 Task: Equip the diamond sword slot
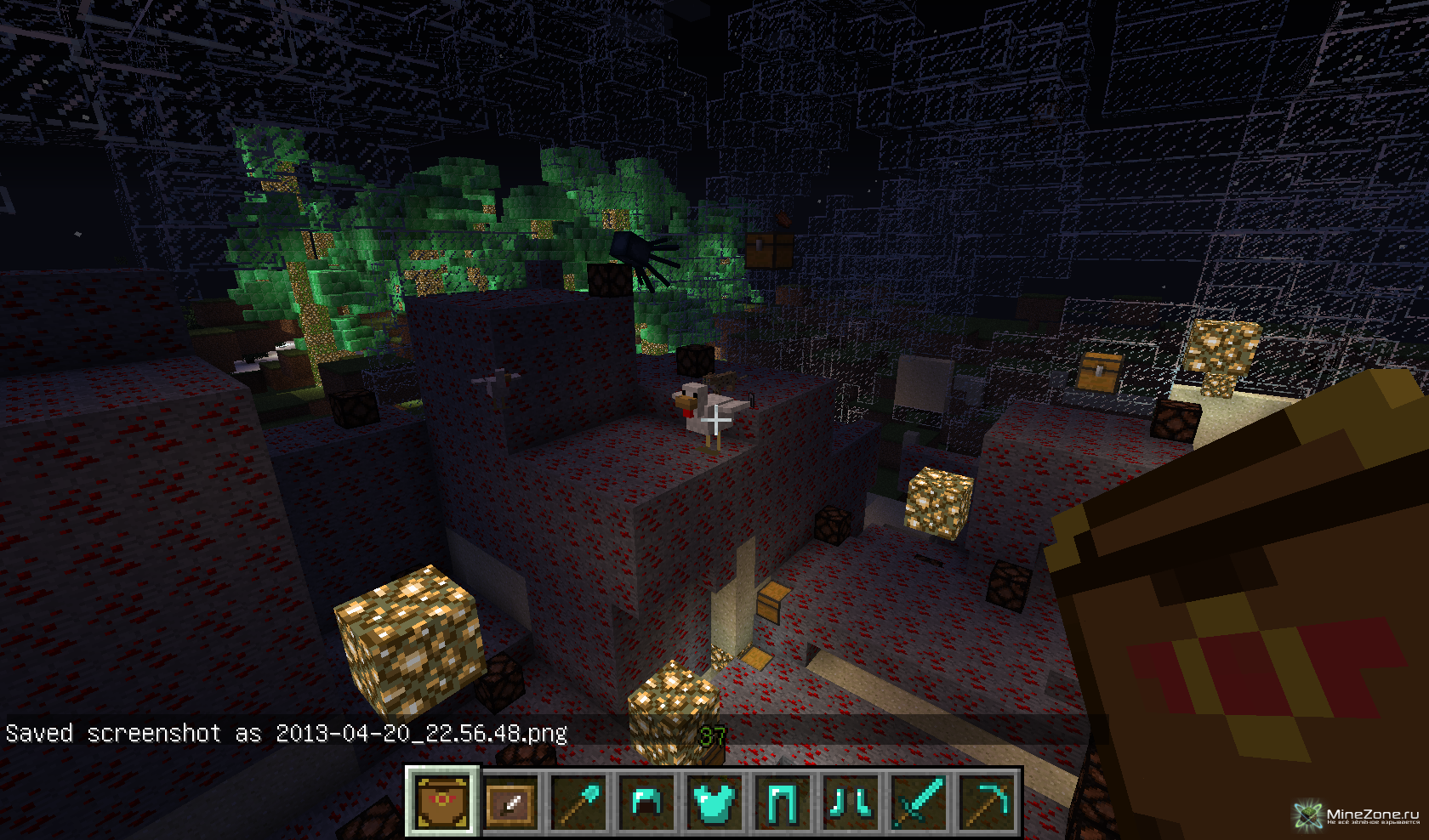pyautogui.click(x=919, y=802)
